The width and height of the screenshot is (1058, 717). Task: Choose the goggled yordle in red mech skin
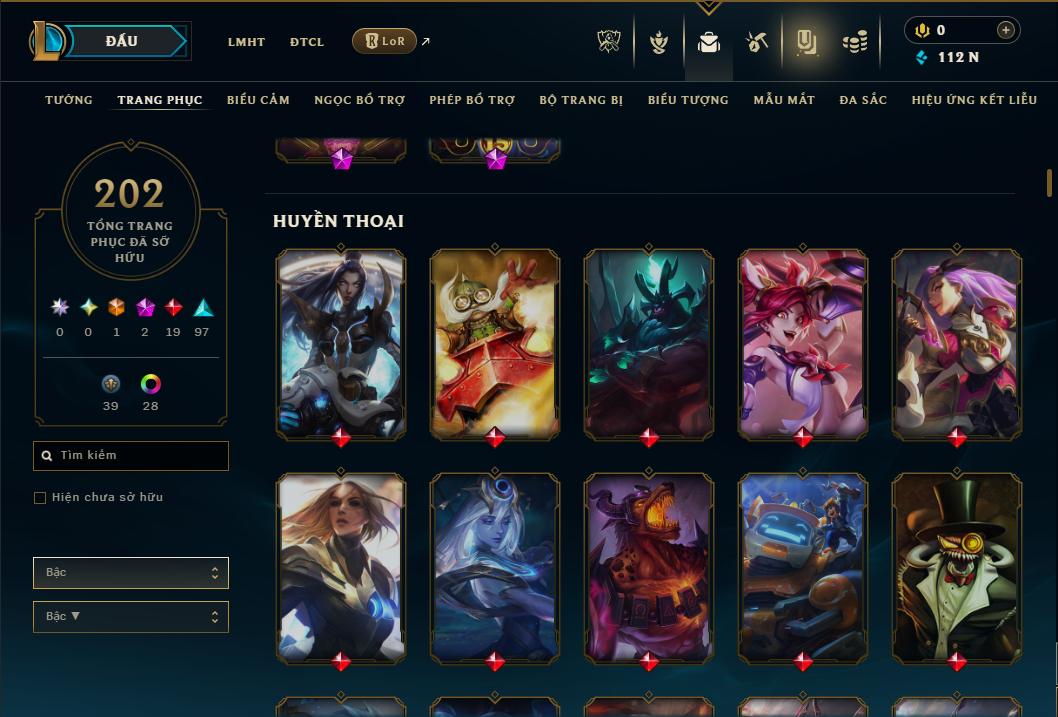pos(495,343)
